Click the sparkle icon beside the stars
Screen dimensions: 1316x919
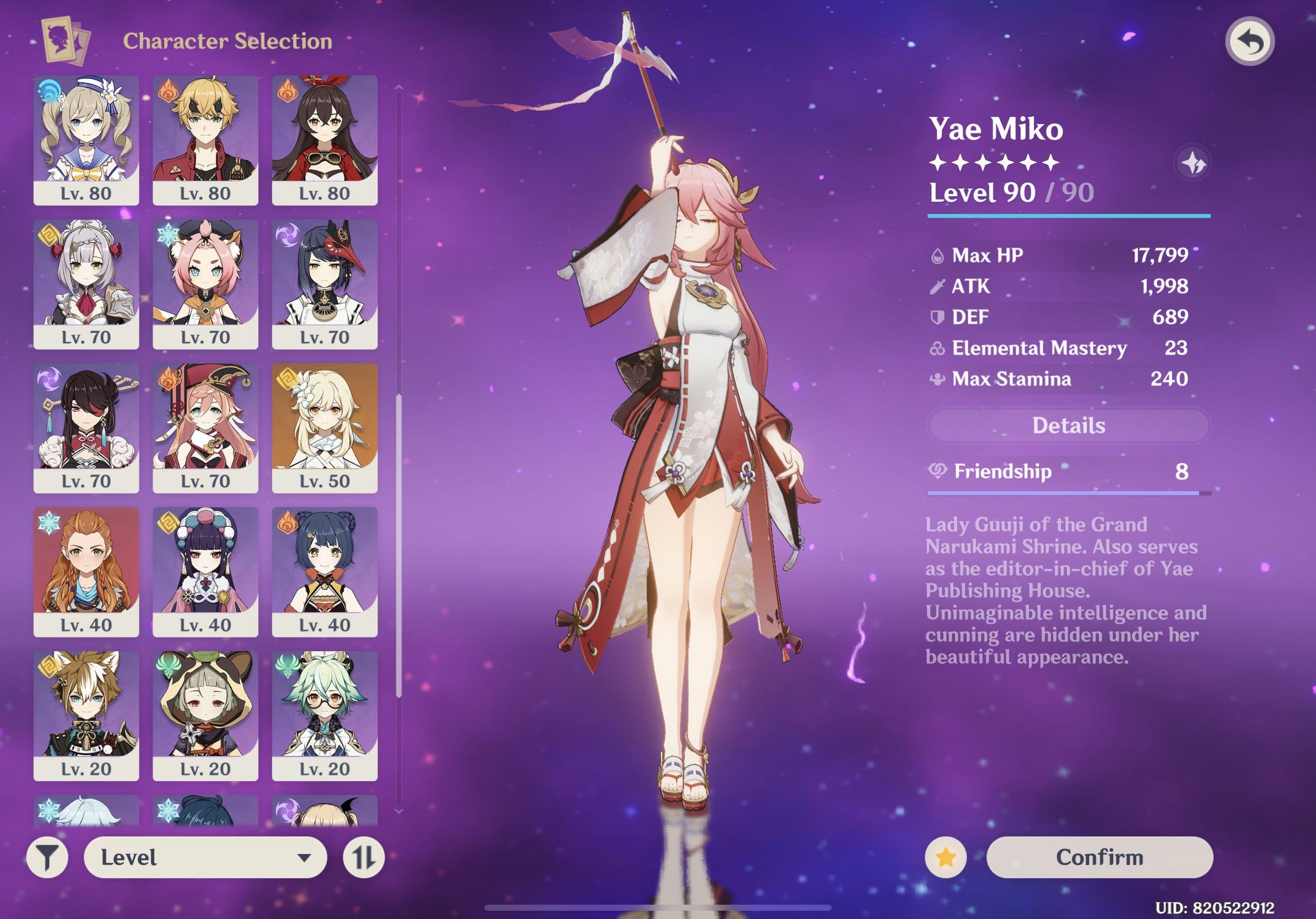[1193, 164]
